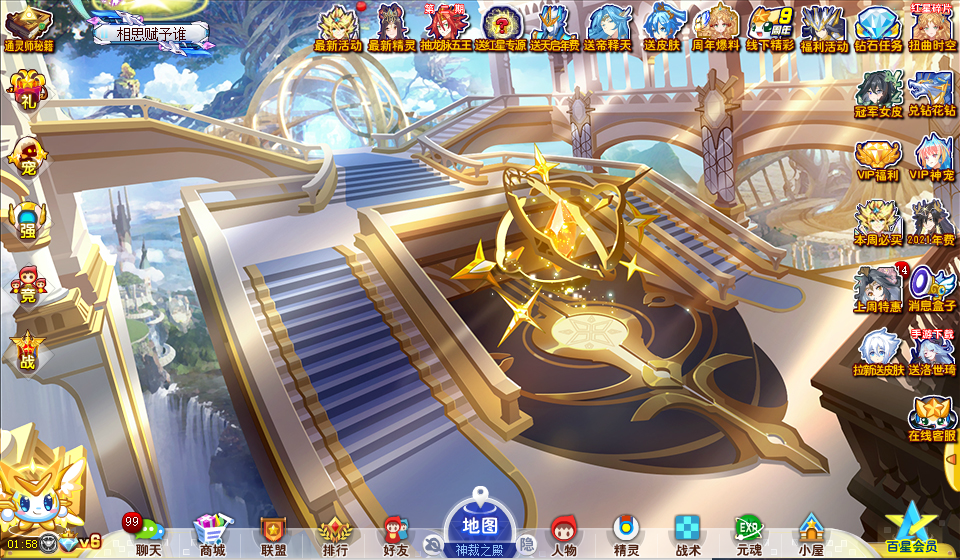Enter the 商城 shop
The height and width of the screenshot is (560, 960).
pyautogui.click(x=211, y=533)
